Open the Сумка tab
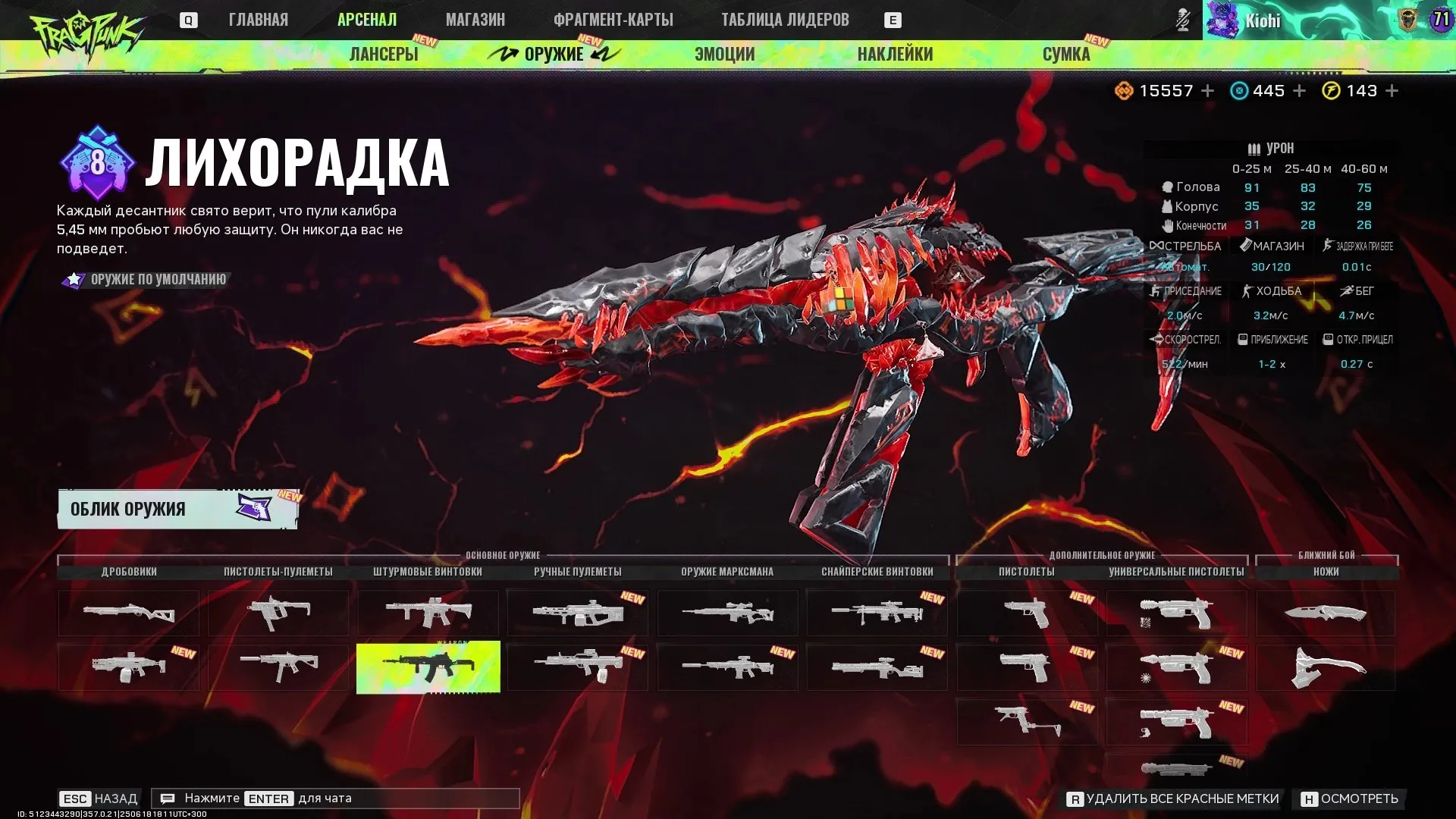The width and height of the screenshot is (1456, 819). [1066, 54]
